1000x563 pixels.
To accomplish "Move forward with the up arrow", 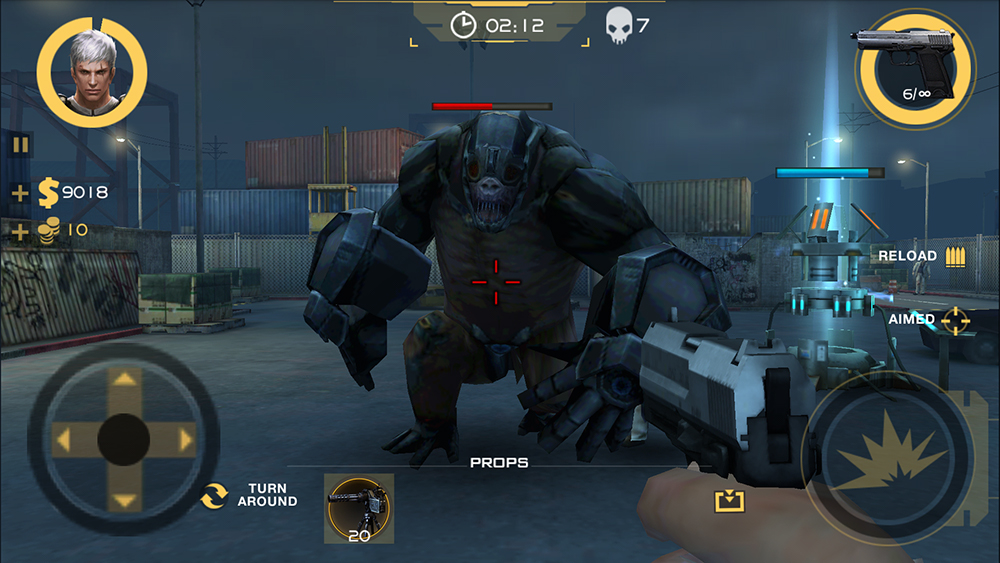I will click(124, 381).
